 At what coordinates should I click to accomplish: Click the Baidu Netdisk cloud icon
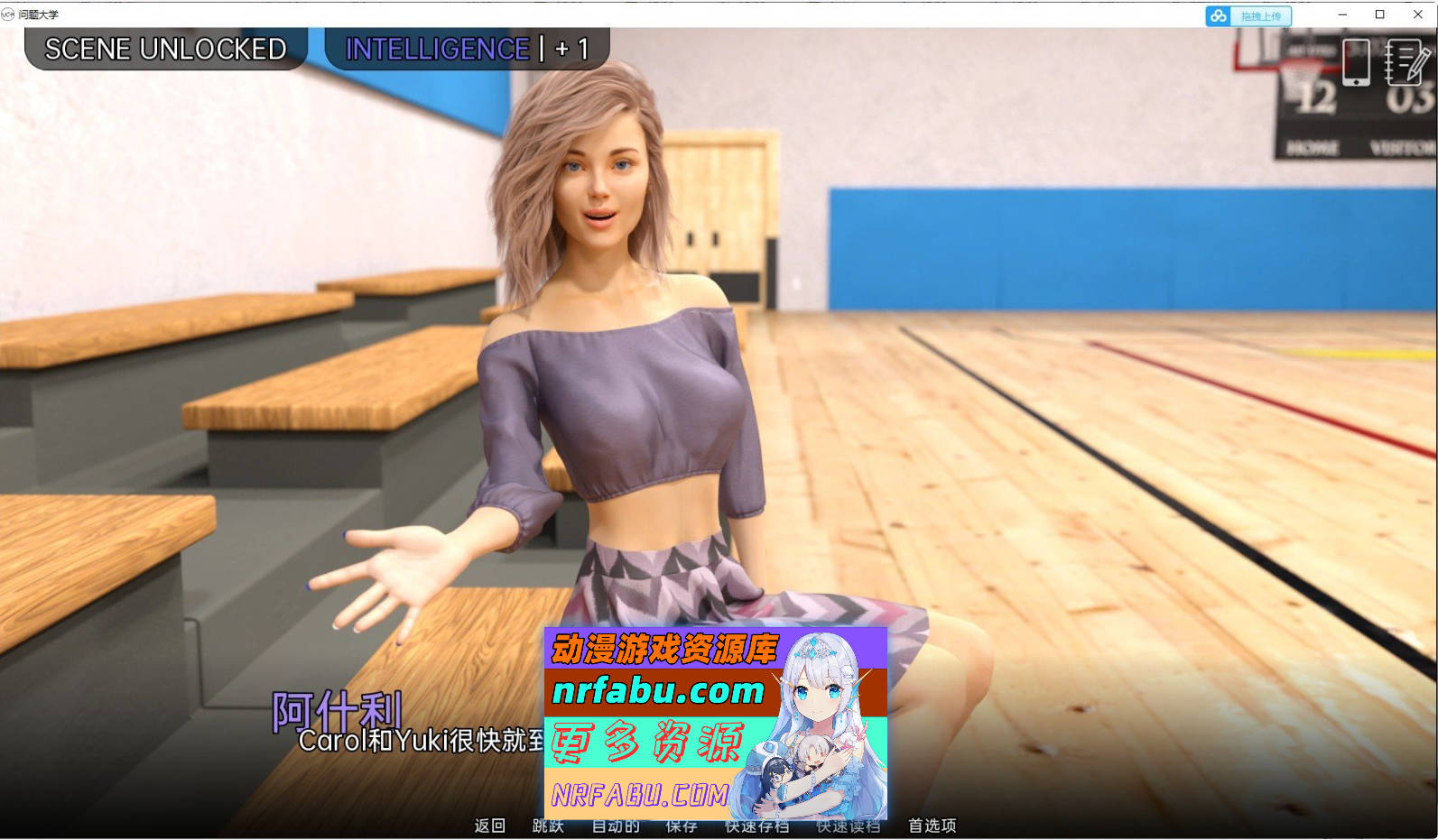(x=1218, y=16)
